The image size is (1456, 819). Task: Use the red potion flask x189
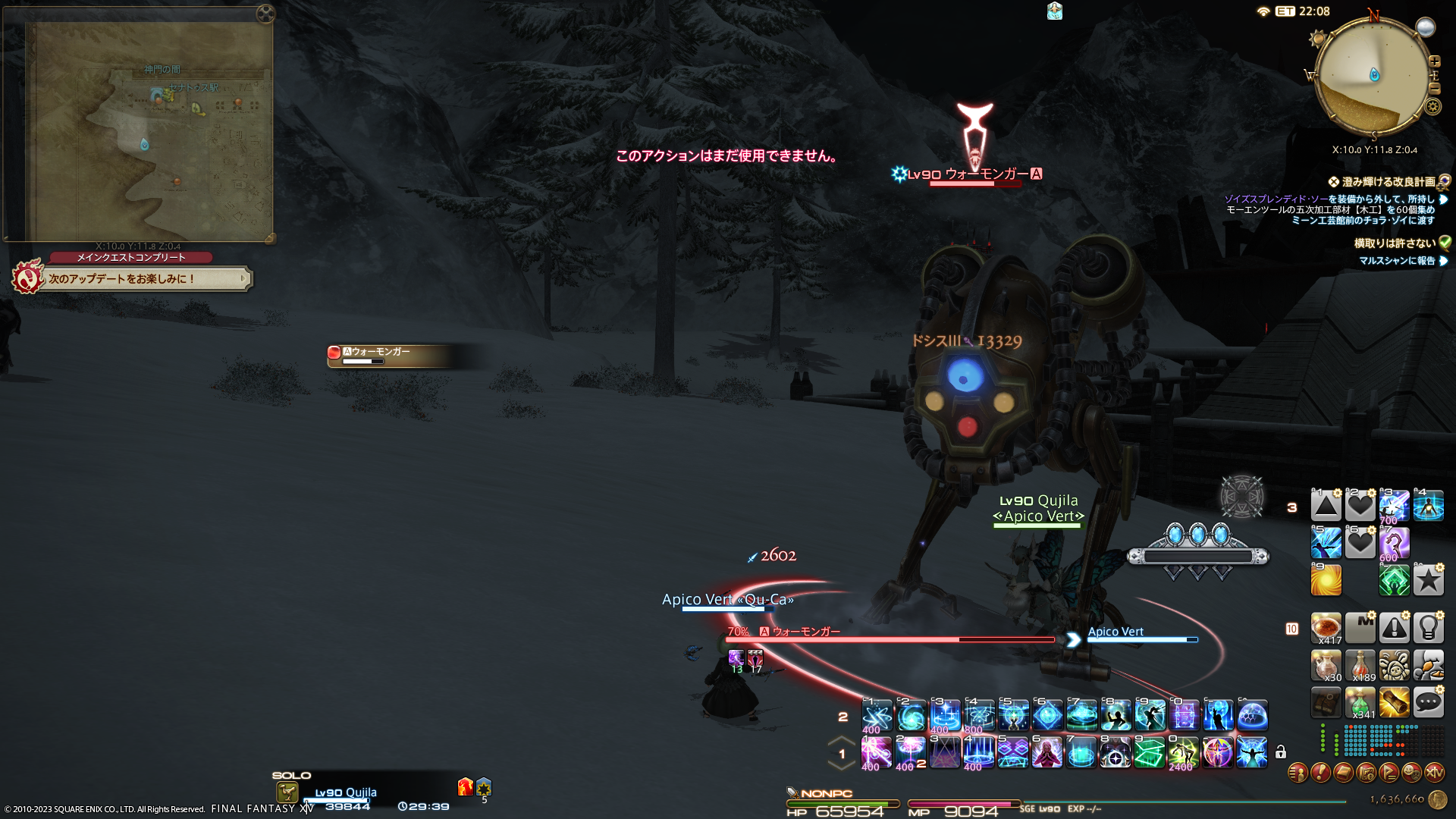(x=1360, y=665)
